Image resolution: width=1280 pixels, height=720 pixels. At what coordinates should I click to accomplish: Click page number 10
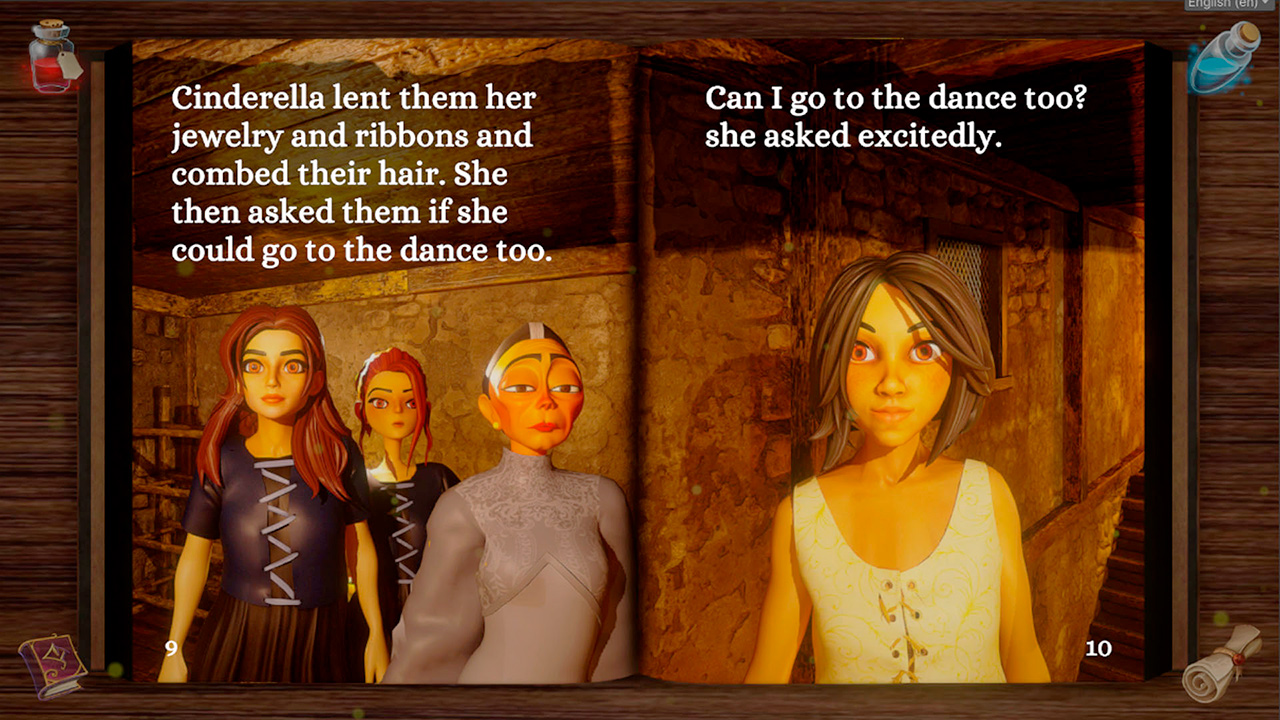click(x=1098, y=648)
